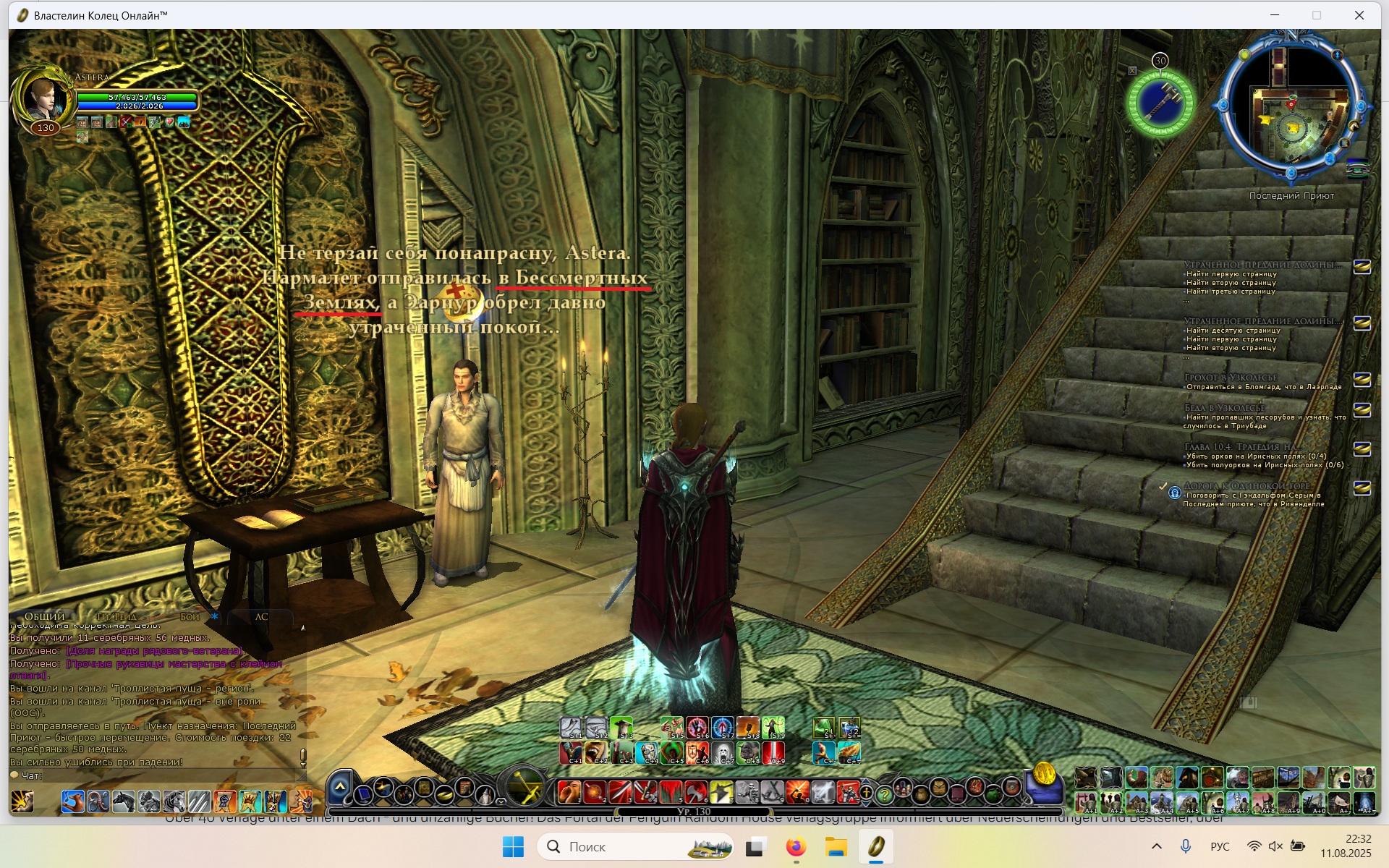The image size is (1389, 868).
Task: Open the gold coin store button
Action: [x=1044, y=773]
